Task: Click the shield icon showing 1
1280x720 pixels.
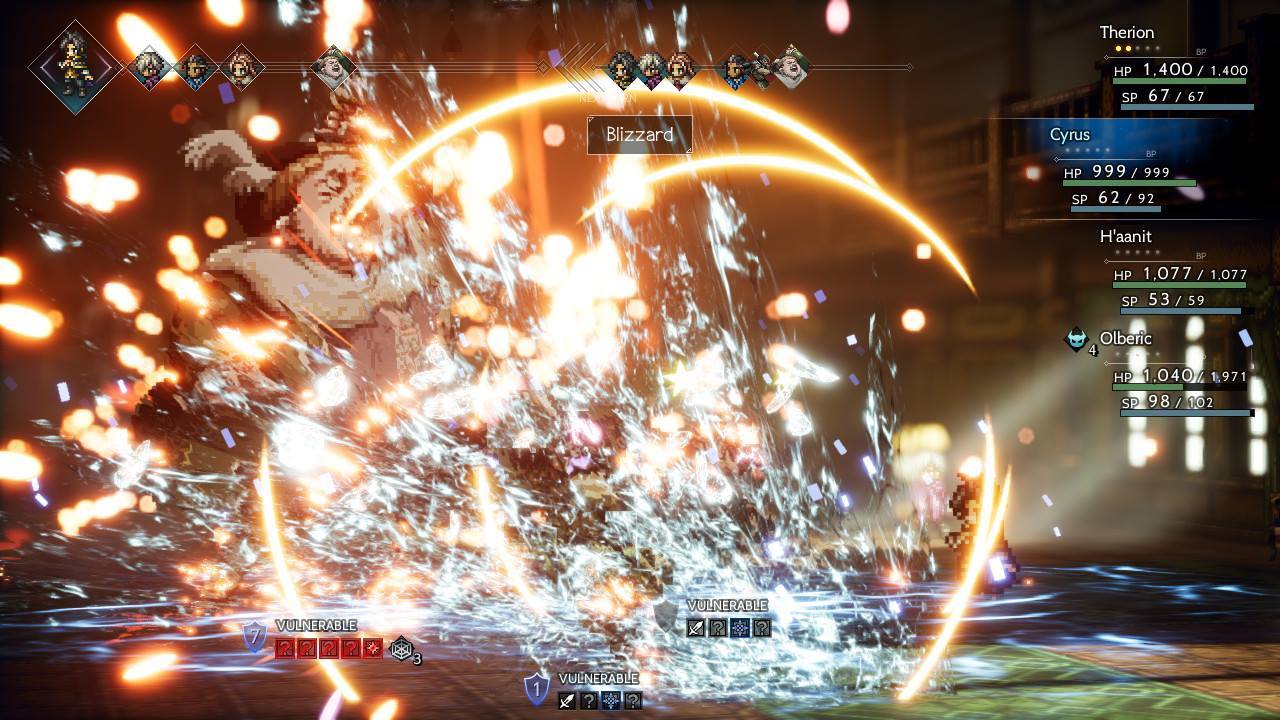Action: pos(537,688)
